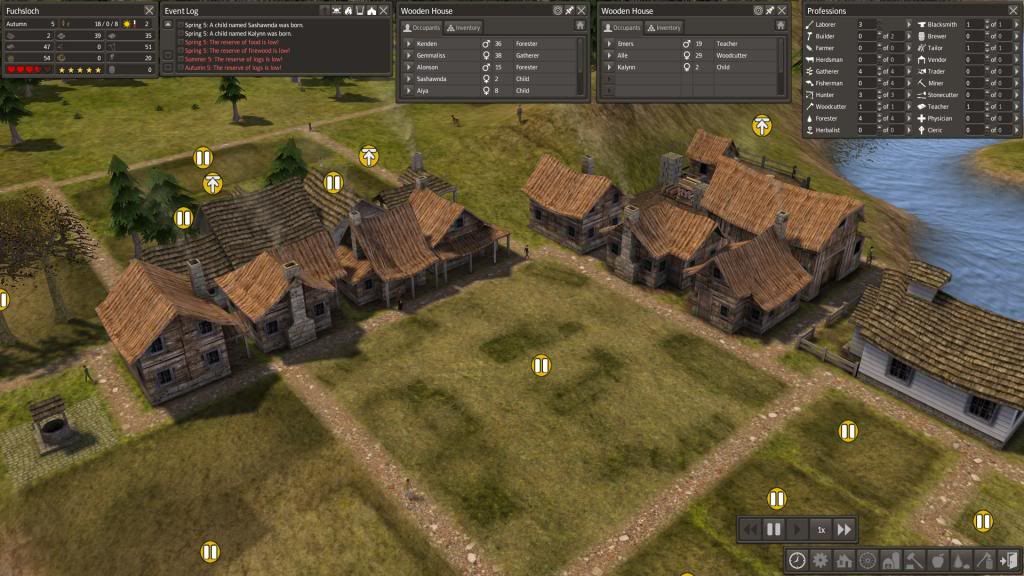
Task: Close the Event Log window
Action: coord(386,10)
